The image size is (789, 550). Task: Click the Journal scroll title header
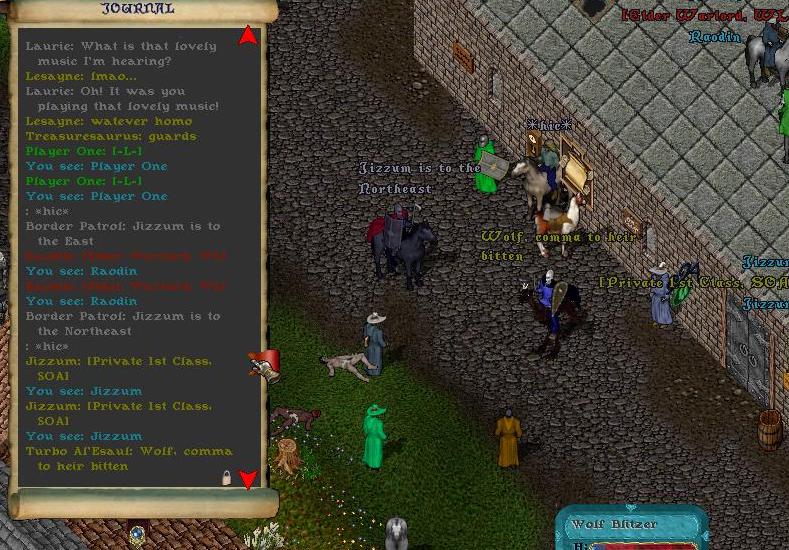[139, 9]
